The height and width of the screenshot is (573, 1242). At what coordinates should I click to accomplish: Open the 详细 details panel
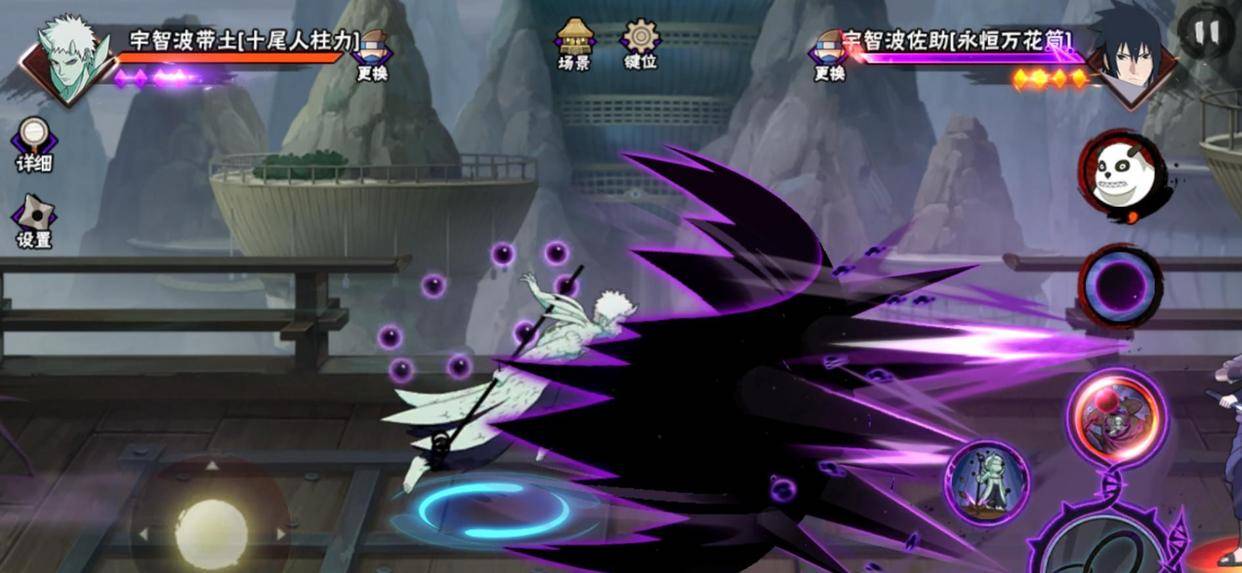[34, 145]
